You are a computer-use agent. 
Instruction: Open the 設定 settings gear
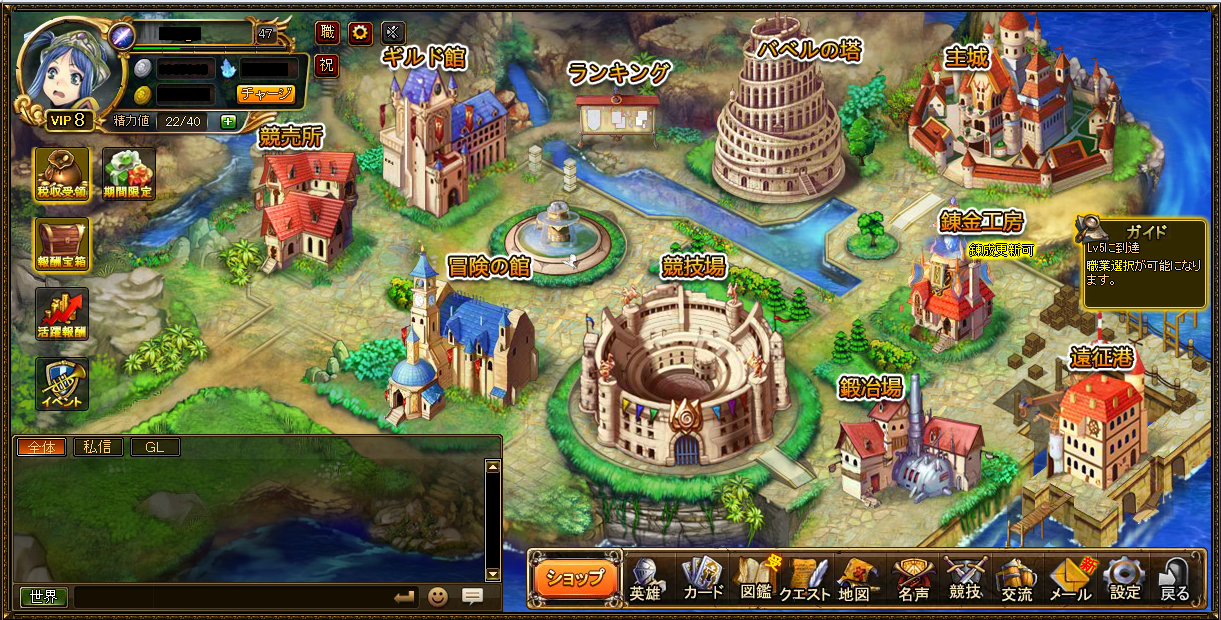pyautogui.click(x=1124, y=579)
